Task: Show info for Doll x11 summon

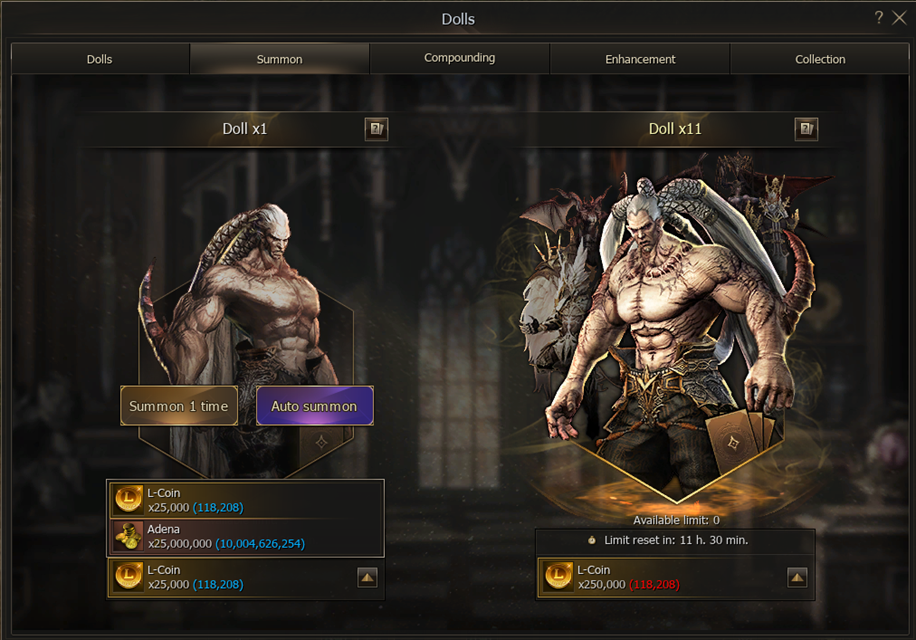Action: tap(806, 129)
